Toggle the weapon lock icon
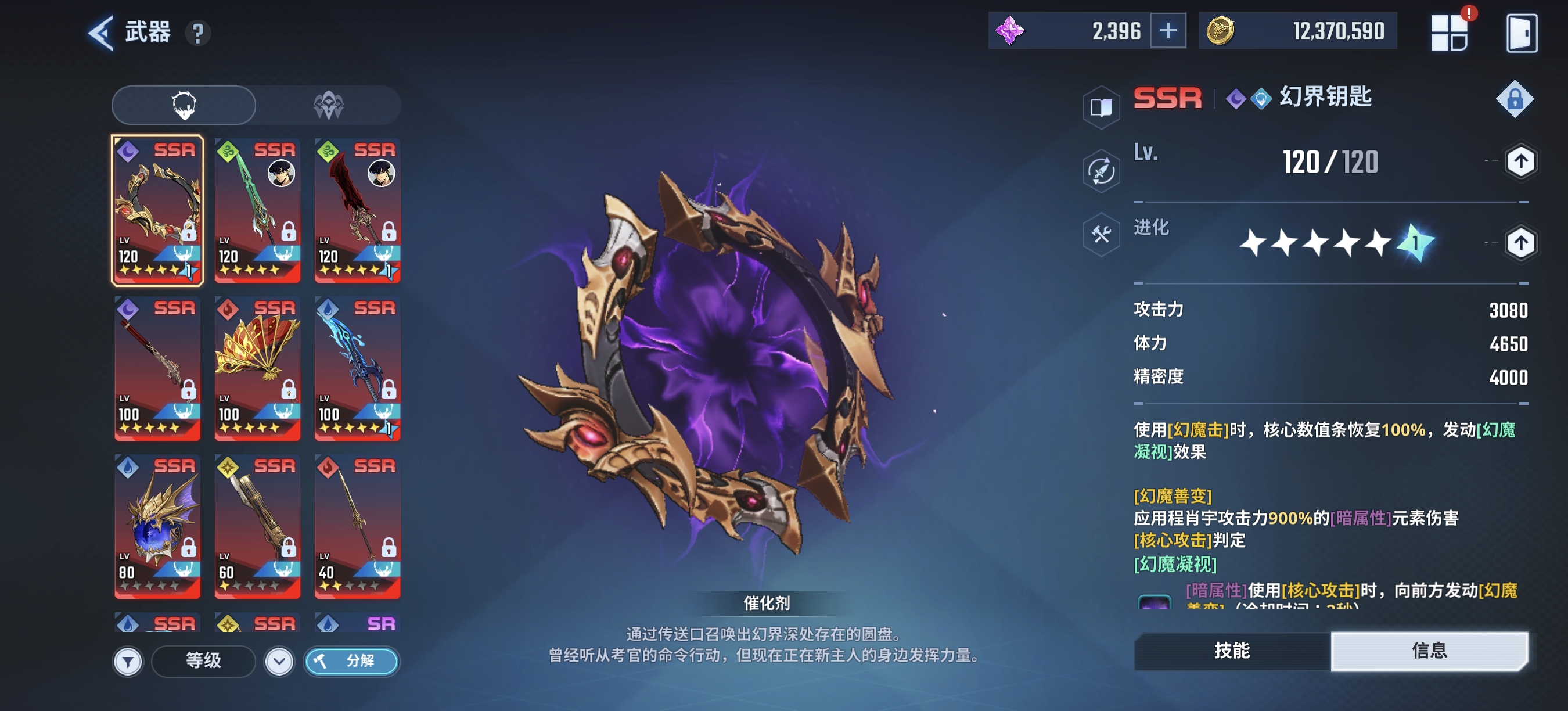 pyautogui.click(x=1516, y=99)
